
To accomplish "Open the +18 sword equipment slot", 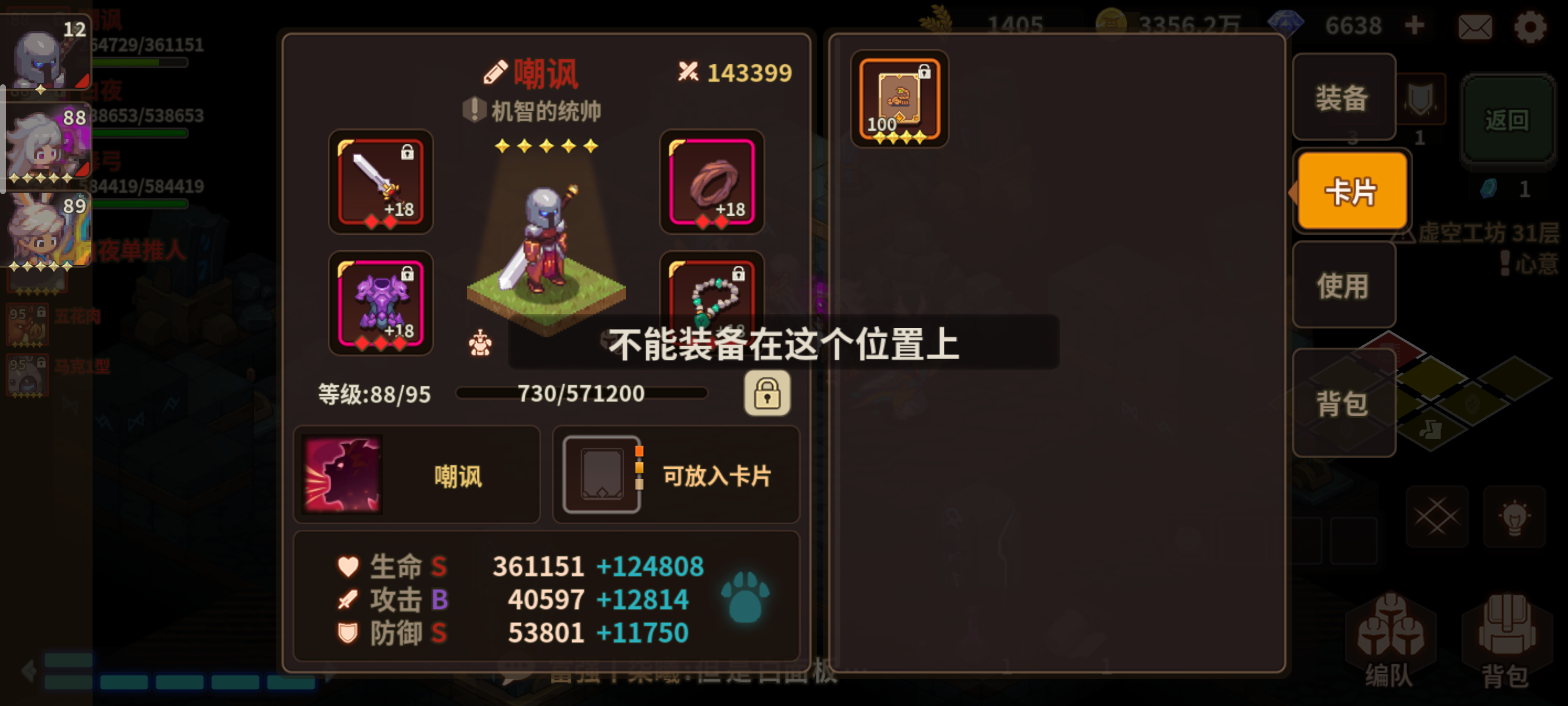I will [380, 183].
